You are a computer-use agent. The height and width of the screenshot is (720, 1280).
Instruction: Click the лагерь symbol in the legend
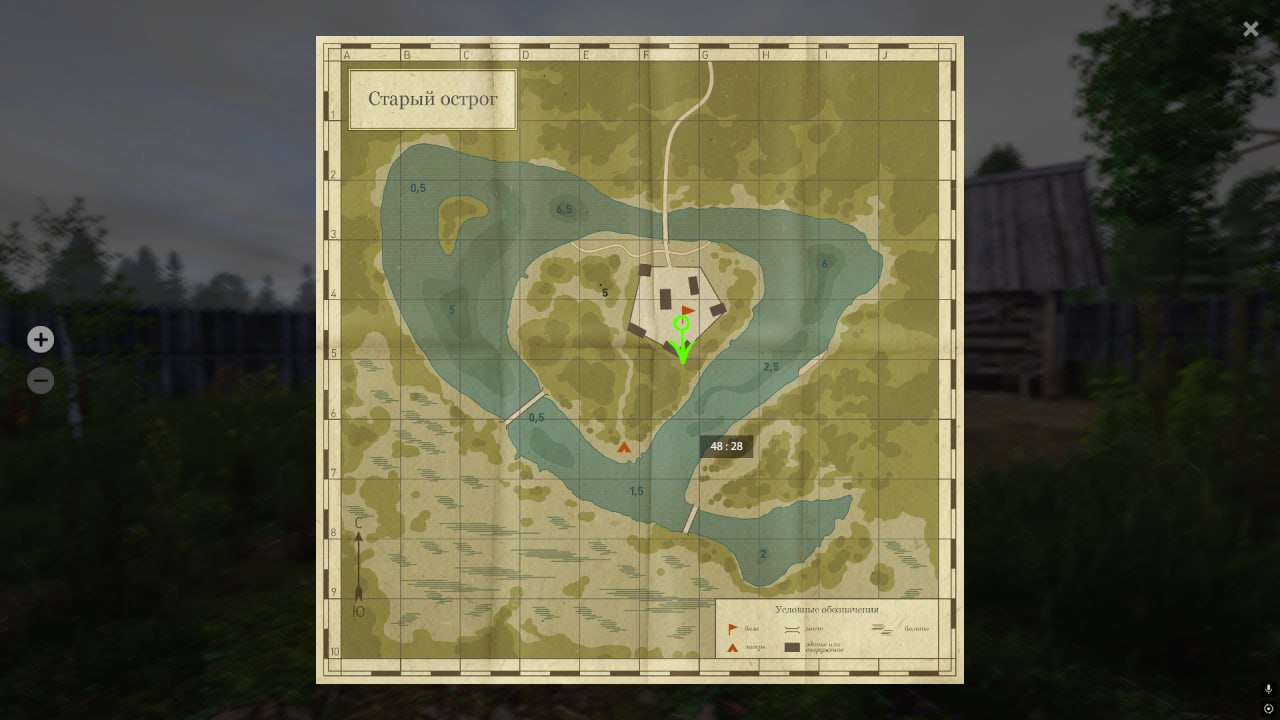pyautogui.click(x=732, y=646)
